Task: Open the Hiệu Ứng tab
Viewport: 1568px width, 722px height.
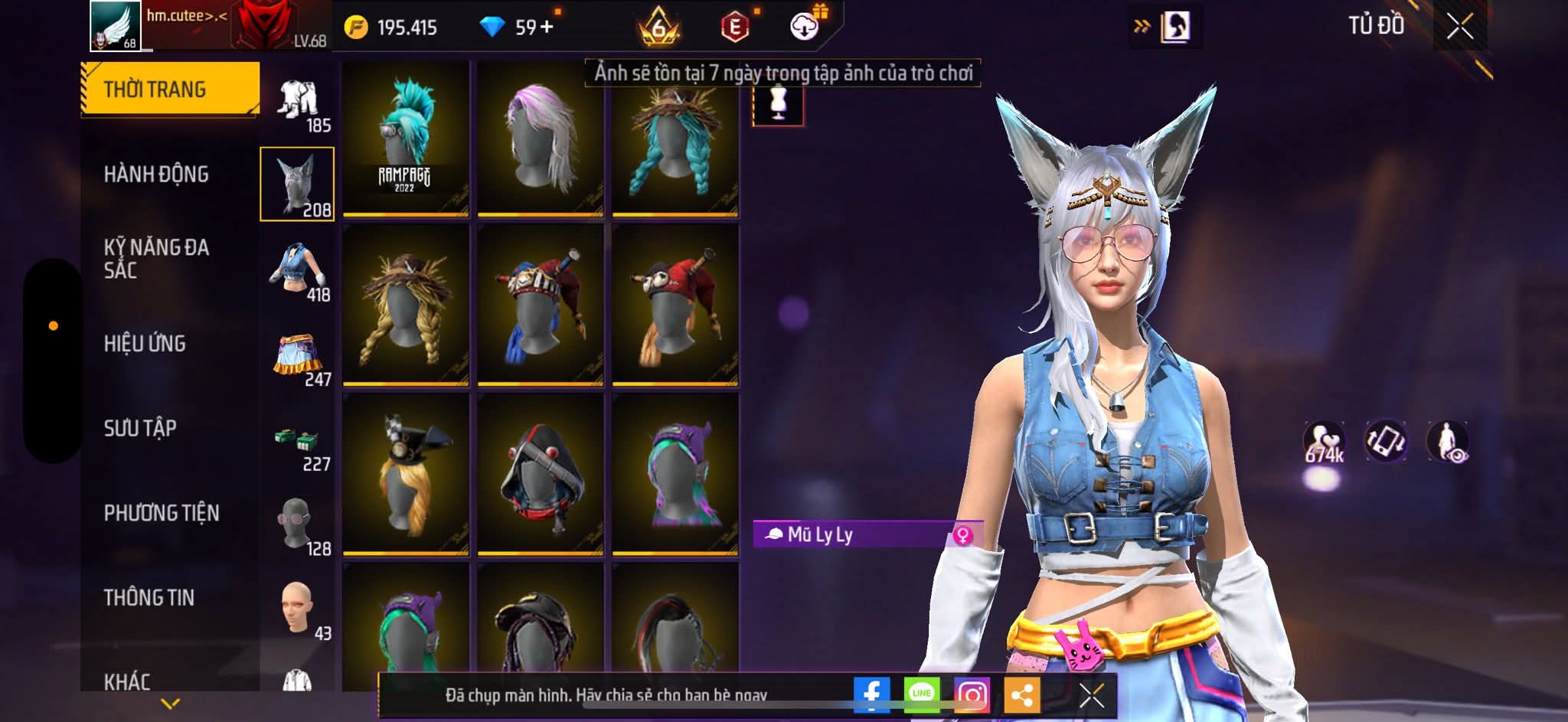Action: coord(145,344)
